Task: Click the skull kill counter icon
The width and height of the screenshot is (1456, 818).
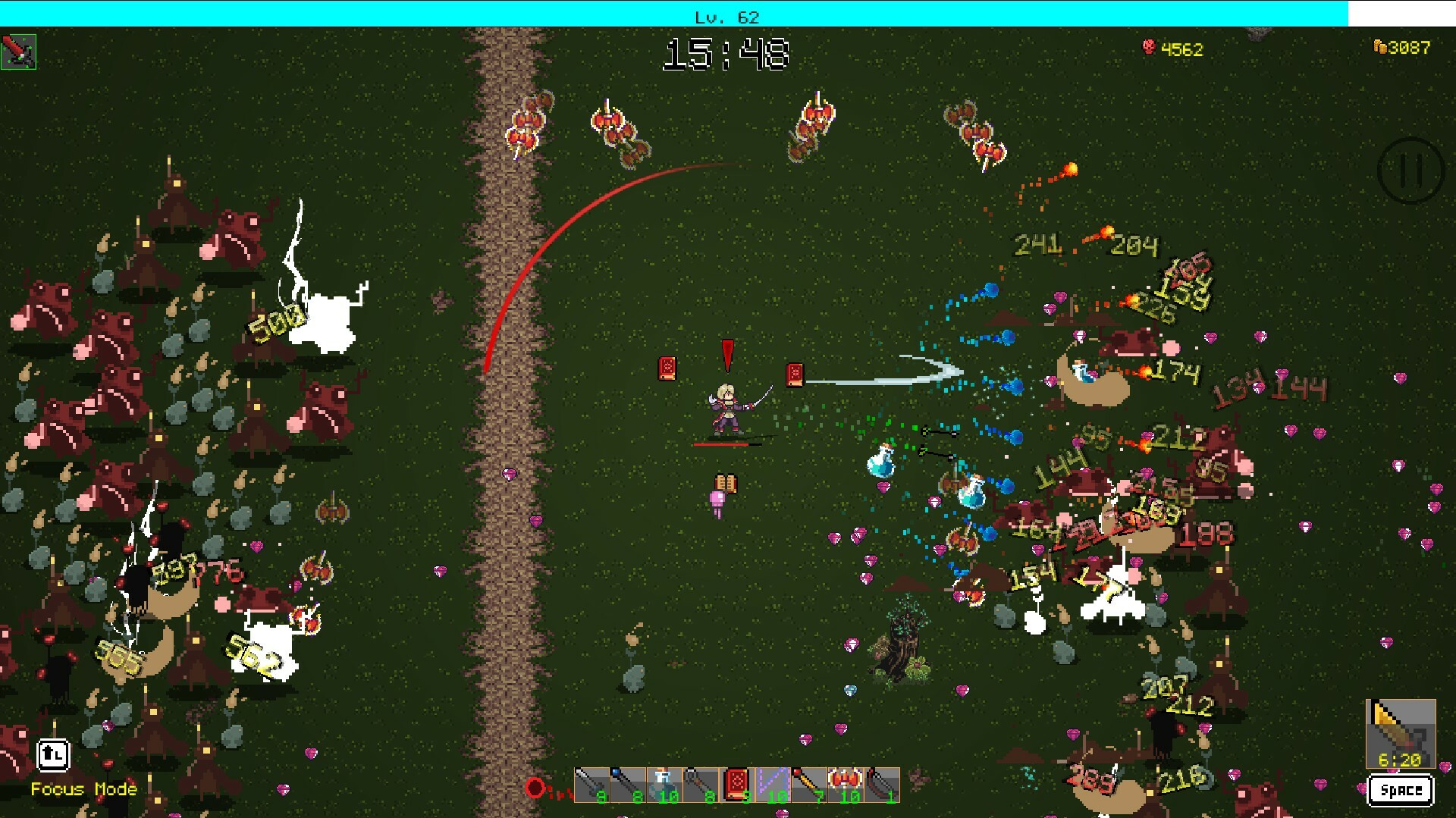Action: point(1148,48)
